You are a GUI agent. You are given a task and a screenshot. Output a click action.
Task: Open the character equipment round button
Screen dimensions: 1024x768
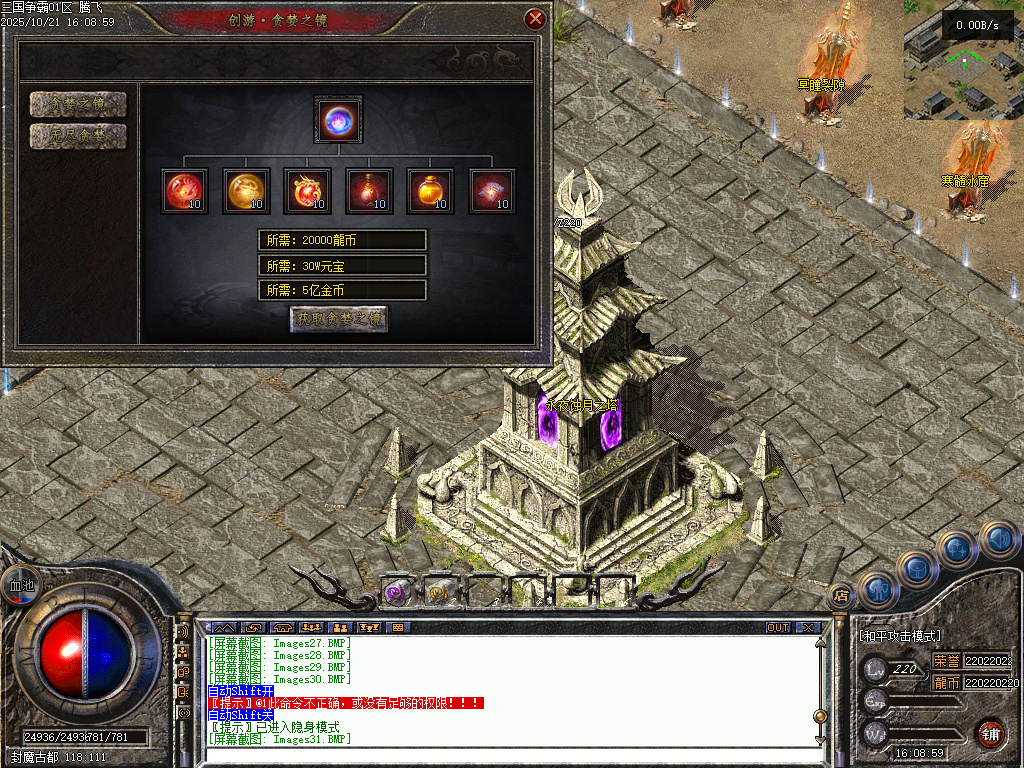point(880,590)
